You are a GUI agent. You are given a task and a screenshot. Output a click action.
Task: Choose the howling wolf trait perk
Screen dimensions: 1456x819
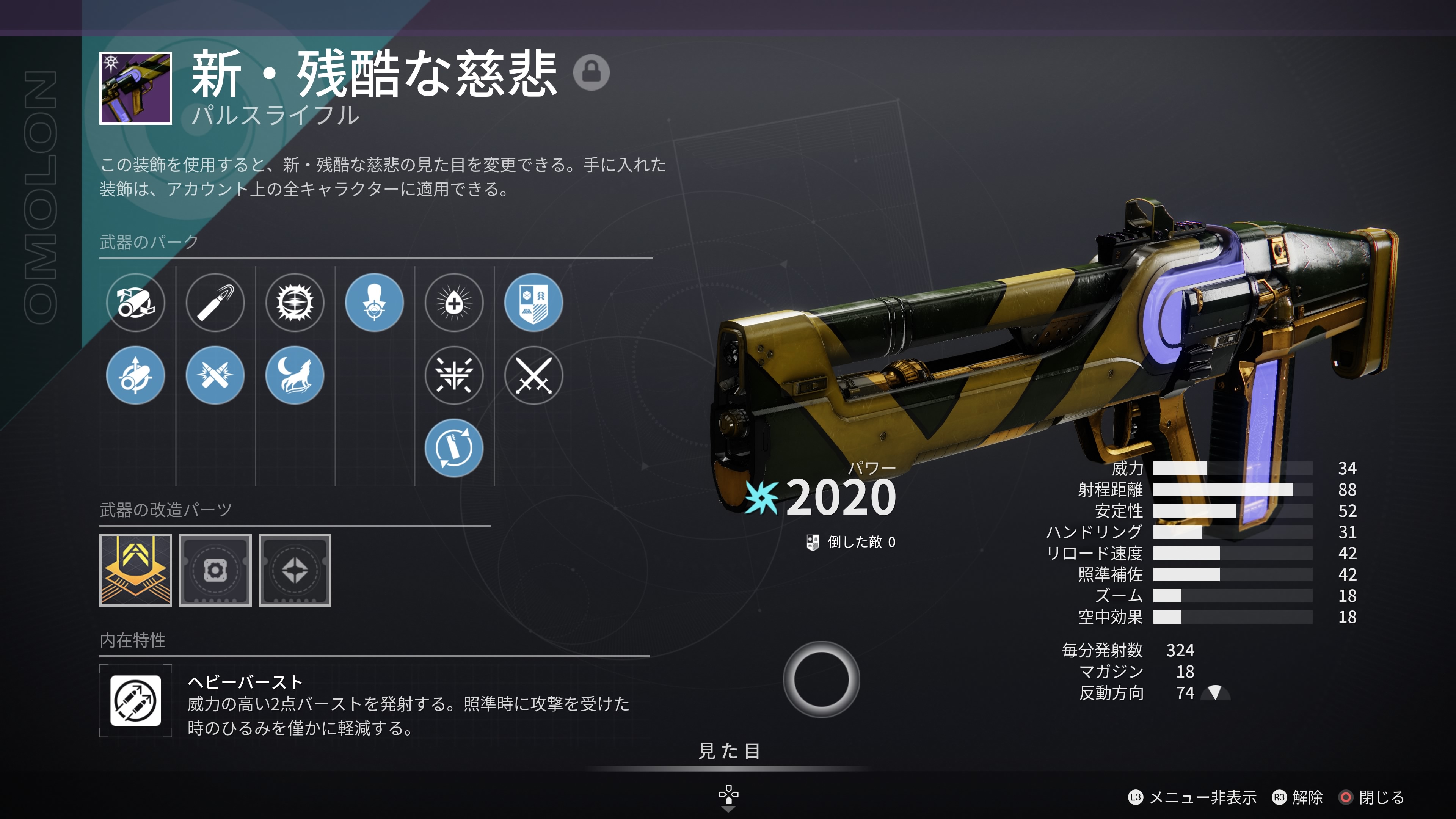pyautogui.click(x=295, y=375)
